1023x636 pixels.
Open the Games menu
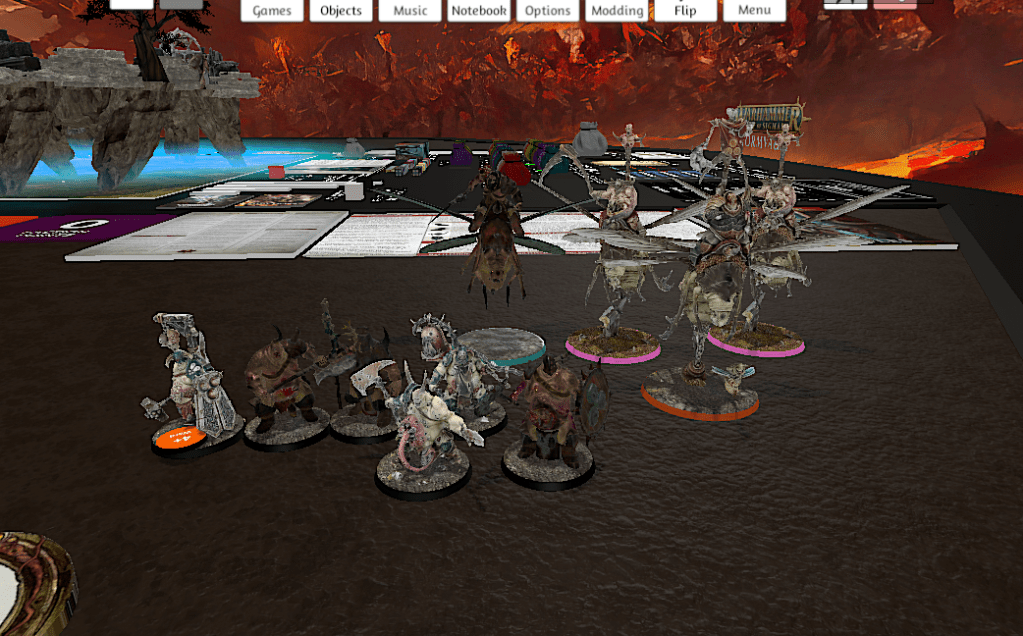tap(272, 10)
